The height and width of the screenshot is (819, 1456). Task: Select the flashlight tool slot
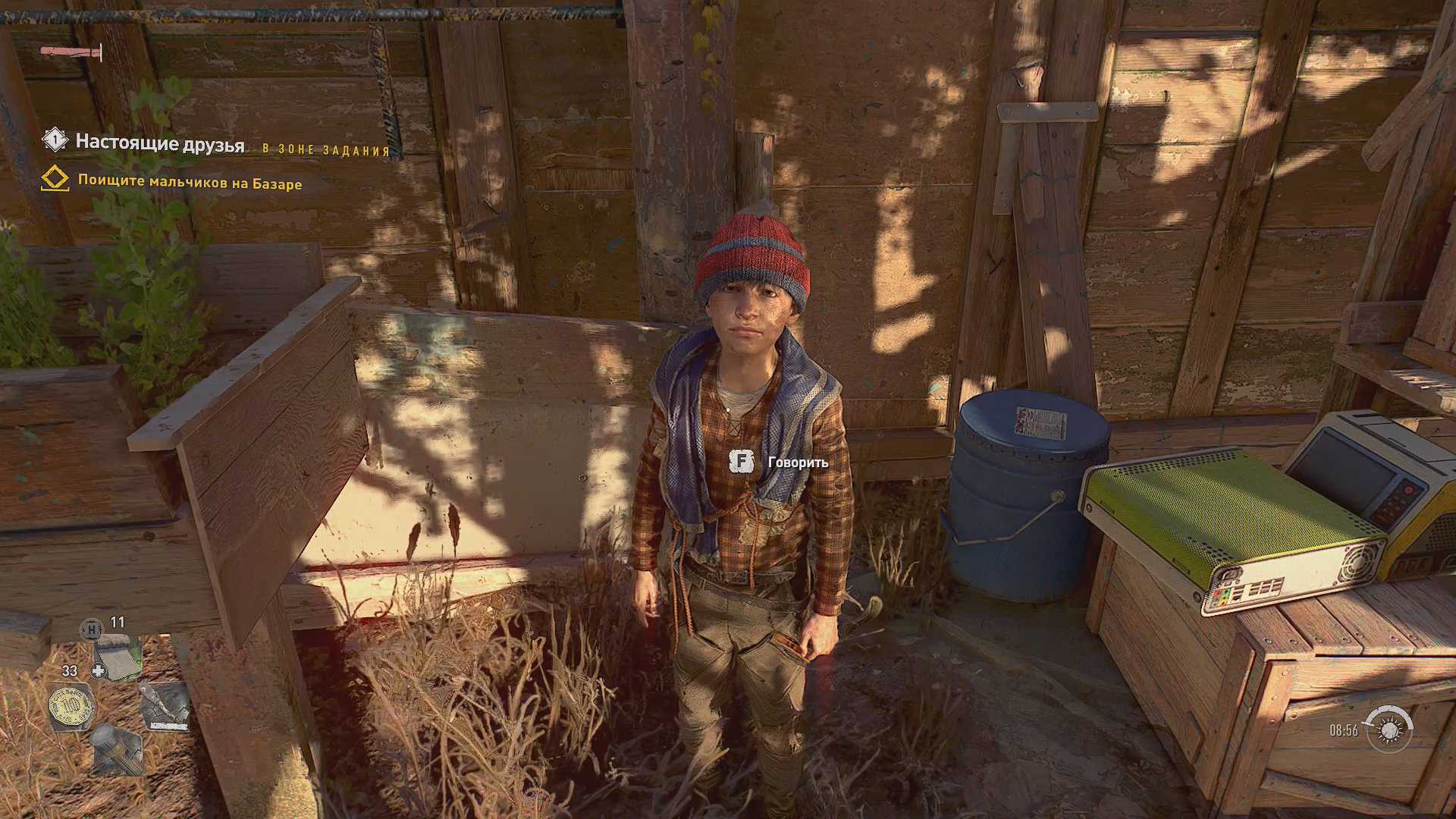click(x=118, y=750)
